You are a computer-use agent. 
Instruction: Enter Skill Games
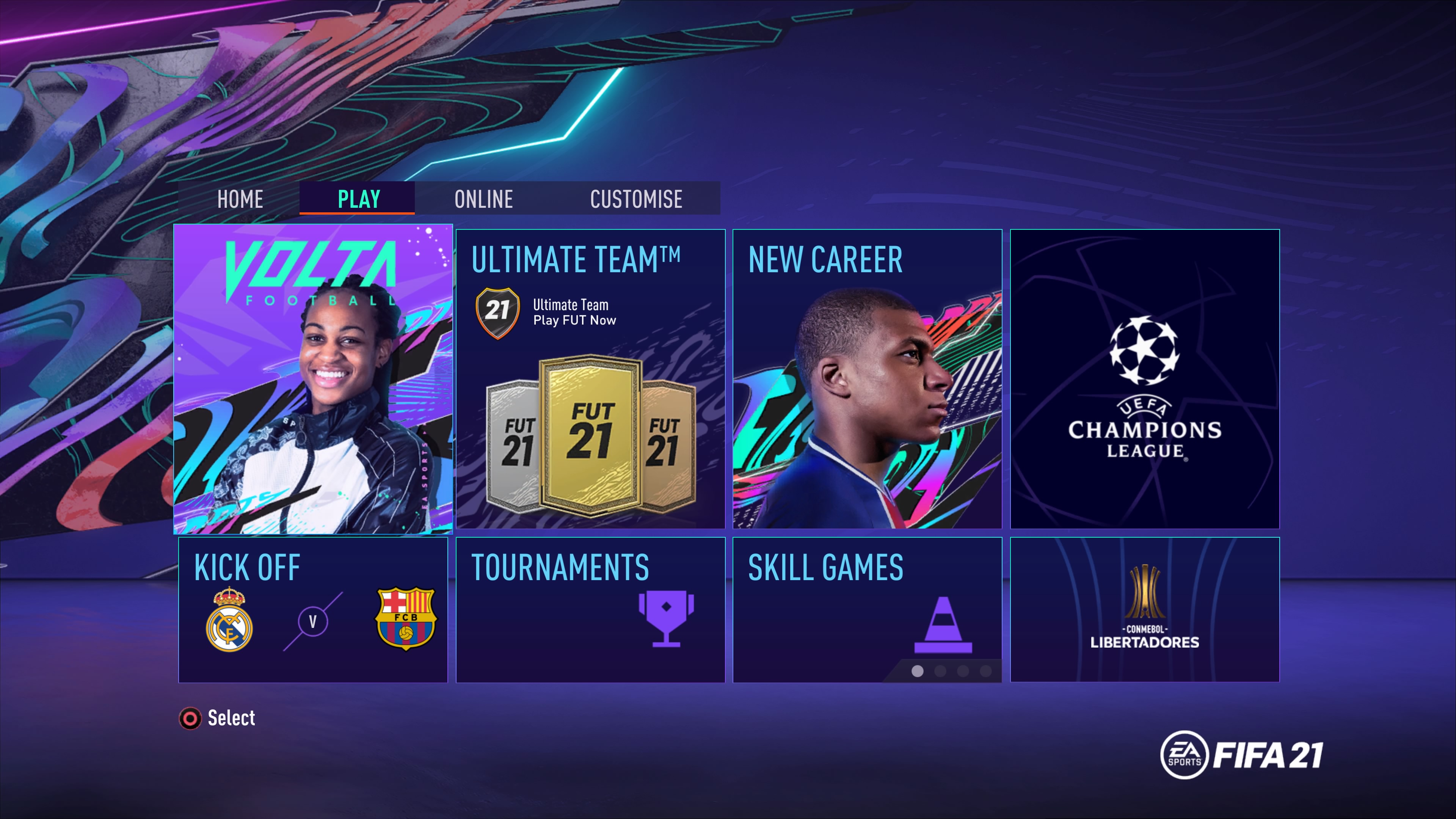click(x=867, y=610)
